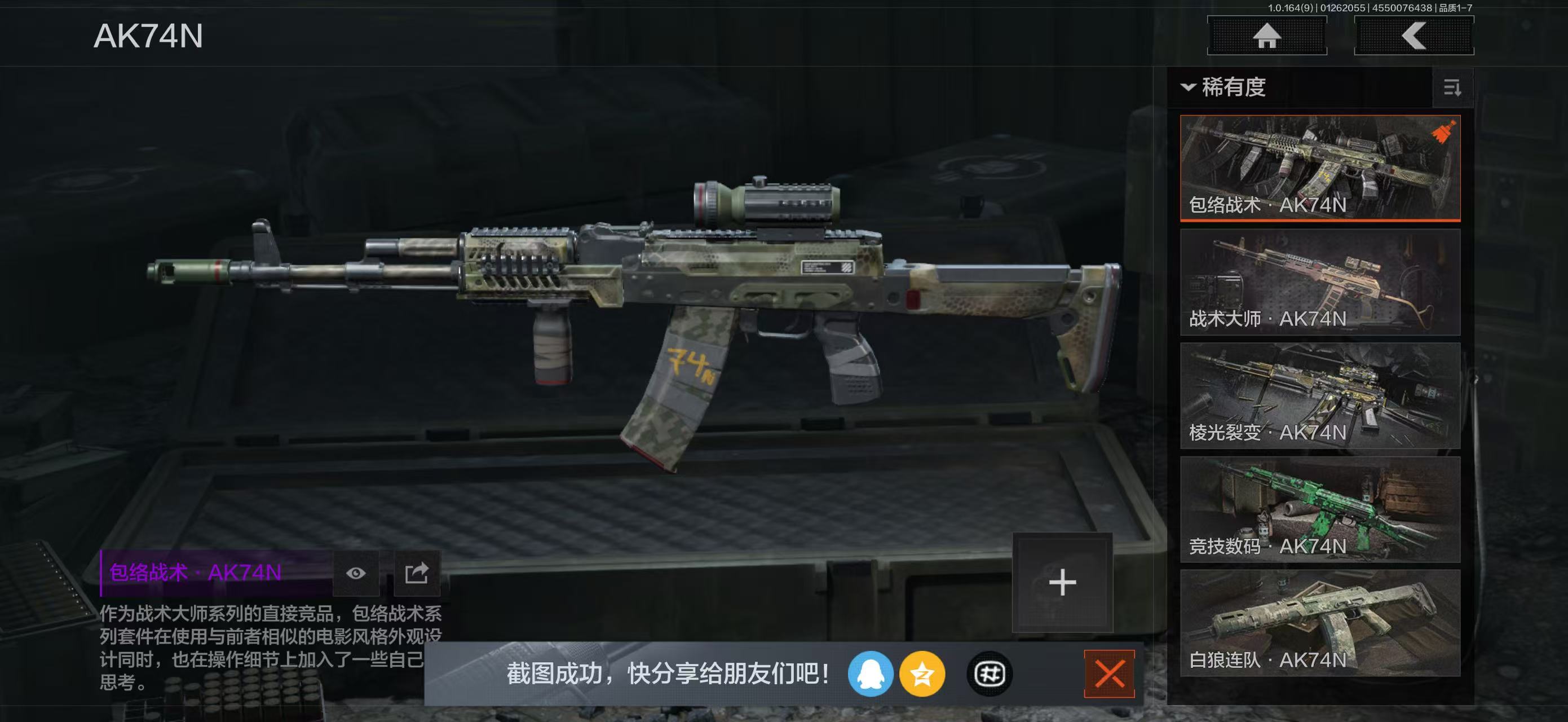Toggle the eye icon to hide UI

356,573
